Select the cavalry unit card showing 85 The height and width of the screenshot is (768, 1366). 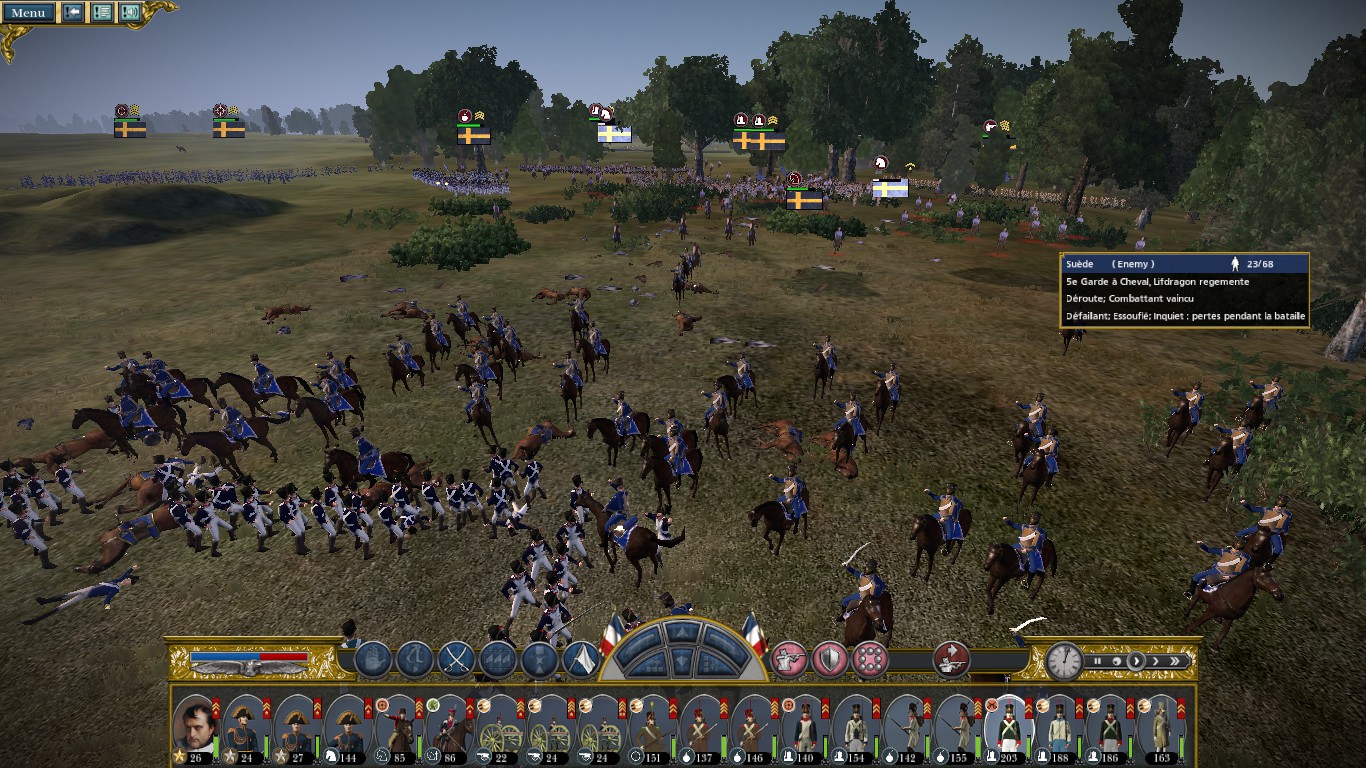coord(397,727)
